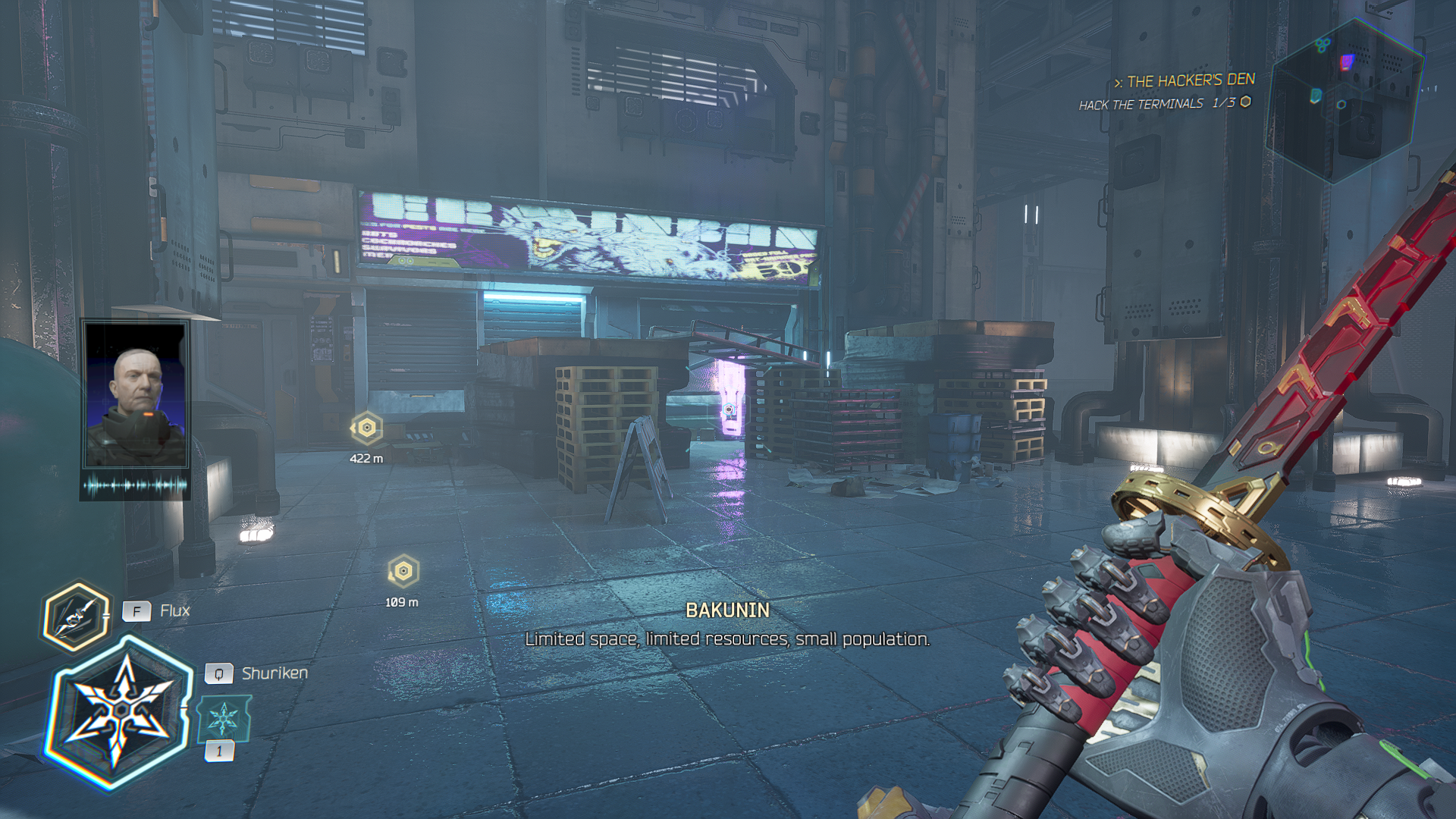This screenshot has width=1456, height=819.
Task: Activate the Shuriken ability icon
Action: pyautogui.click(x=120, y=713)
